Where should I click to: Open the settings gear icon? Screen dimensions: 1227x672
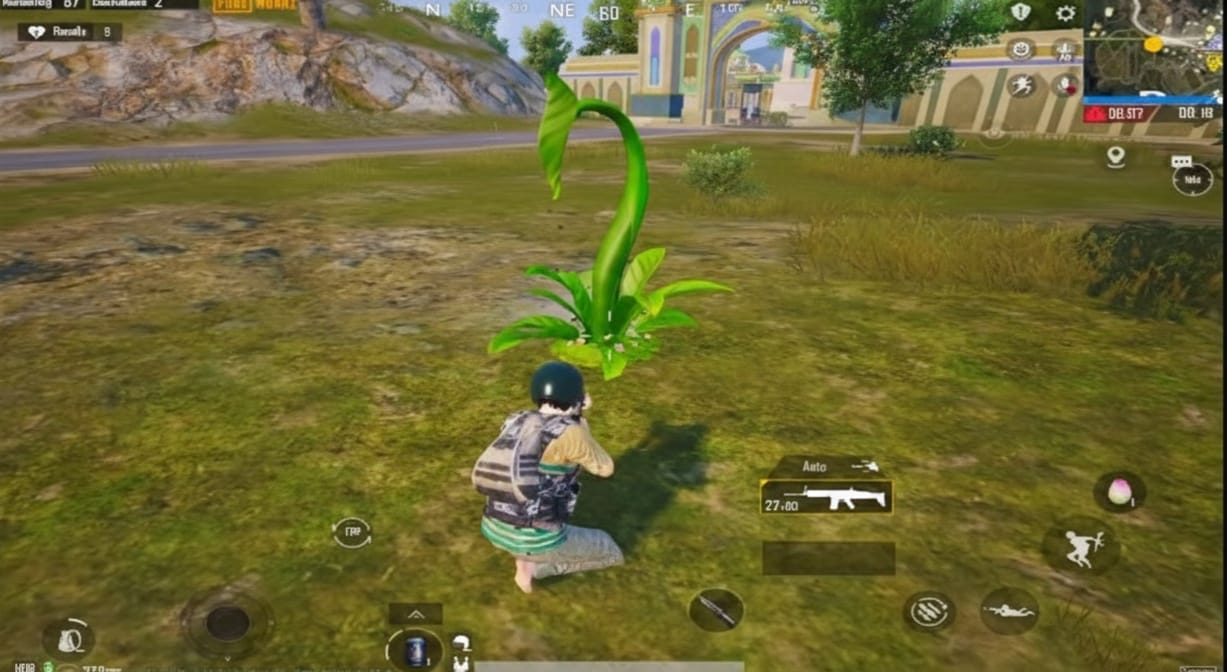point(1066,13)
